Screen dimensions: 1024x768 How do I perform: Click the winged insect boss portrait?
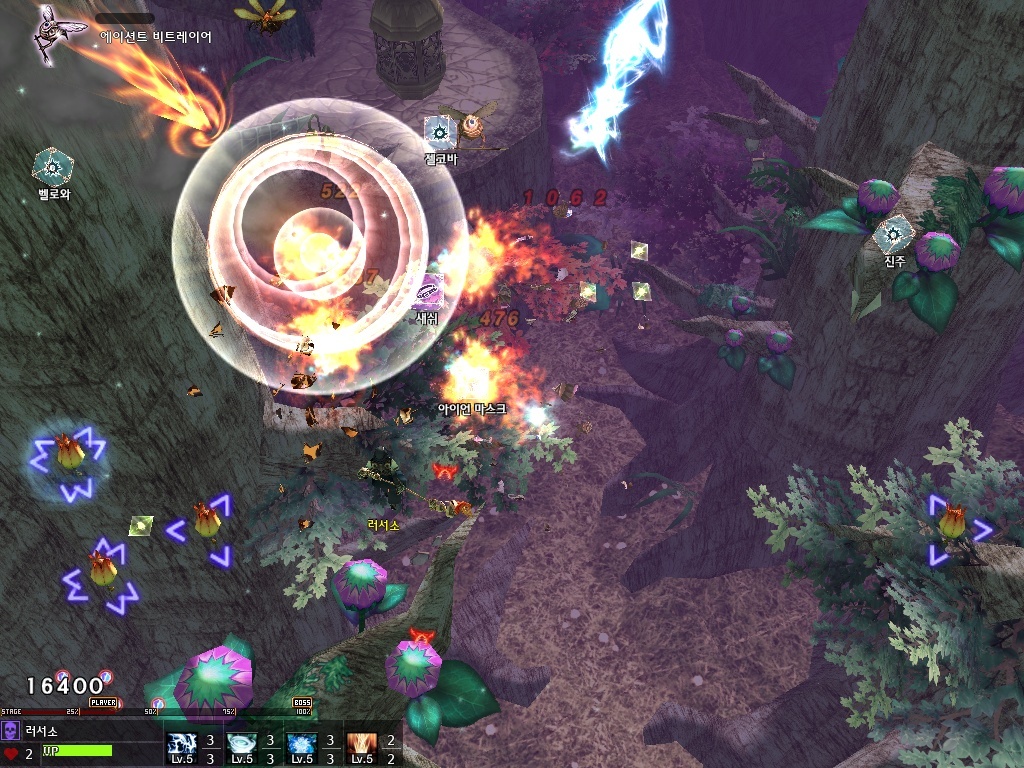coord(50,34)
